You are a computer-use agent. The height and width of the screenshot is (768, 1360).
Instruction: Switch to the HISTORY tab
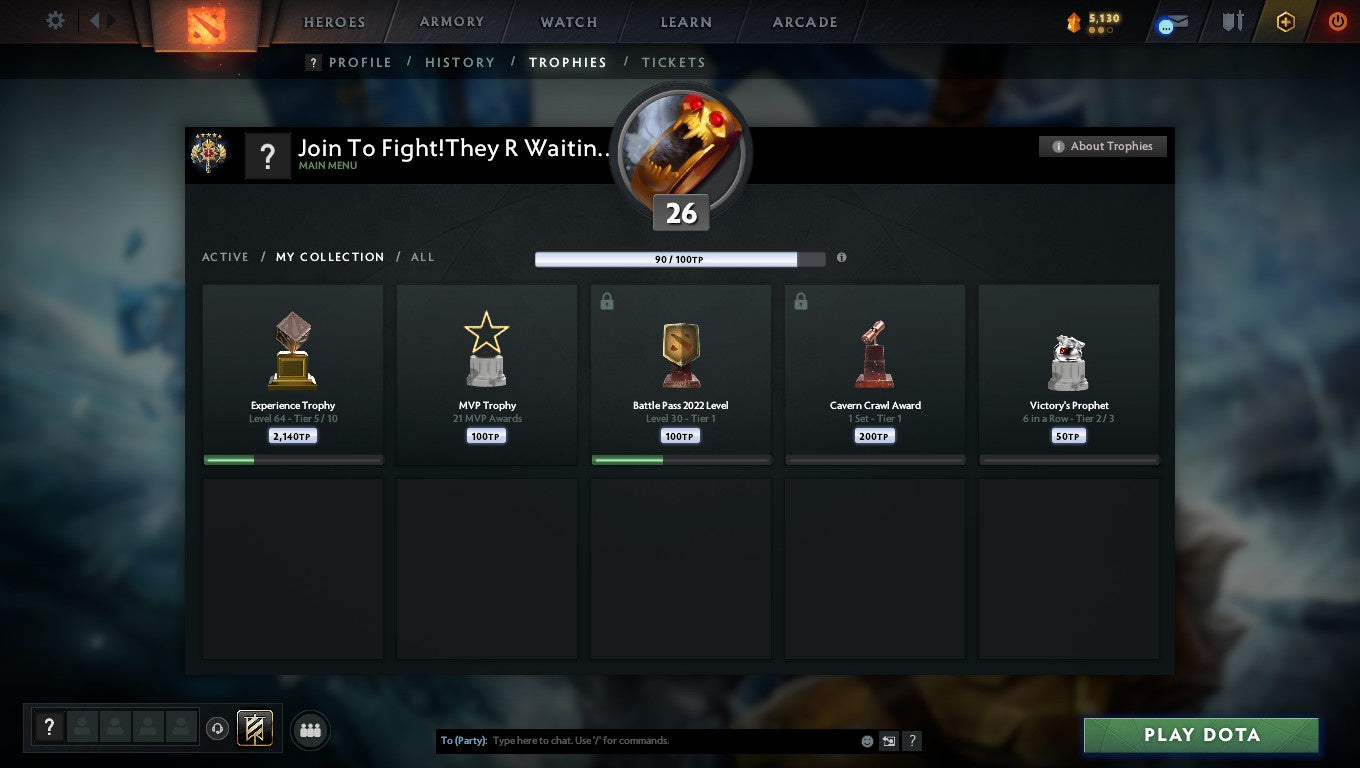(460, 62)
